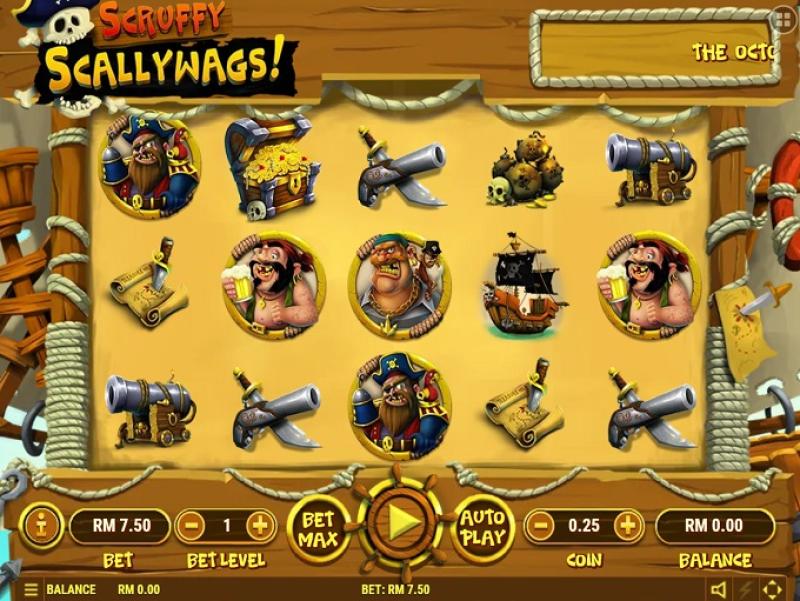Decrease the bet level
The width and height of the screenshot is (800, 601).
[x=193, y=525]
